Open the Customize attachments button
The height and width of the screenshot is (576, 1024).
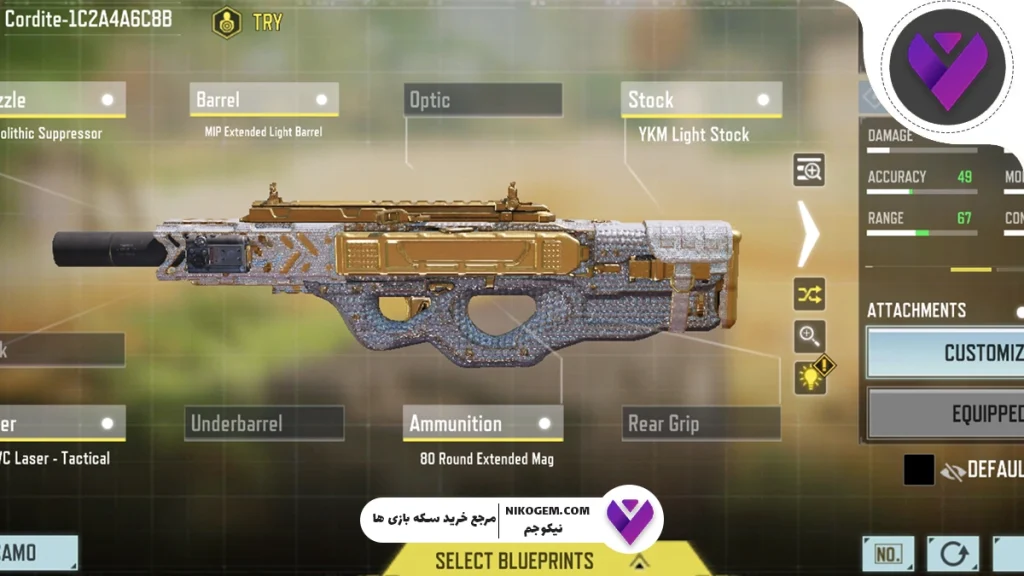click(x=945, y=352)
